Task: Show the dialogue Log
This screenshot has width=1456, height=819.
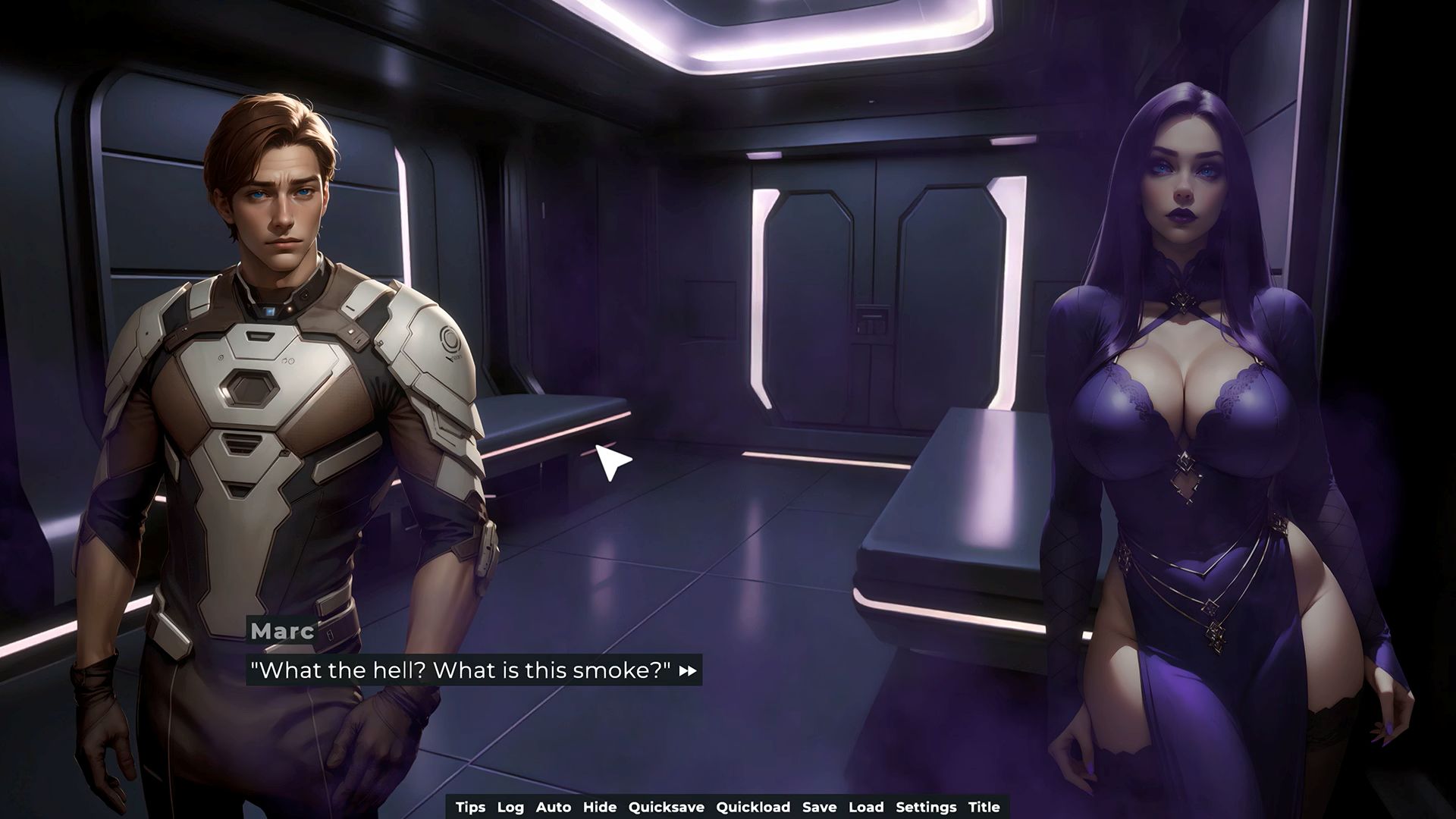Action: tap(510, 807)
